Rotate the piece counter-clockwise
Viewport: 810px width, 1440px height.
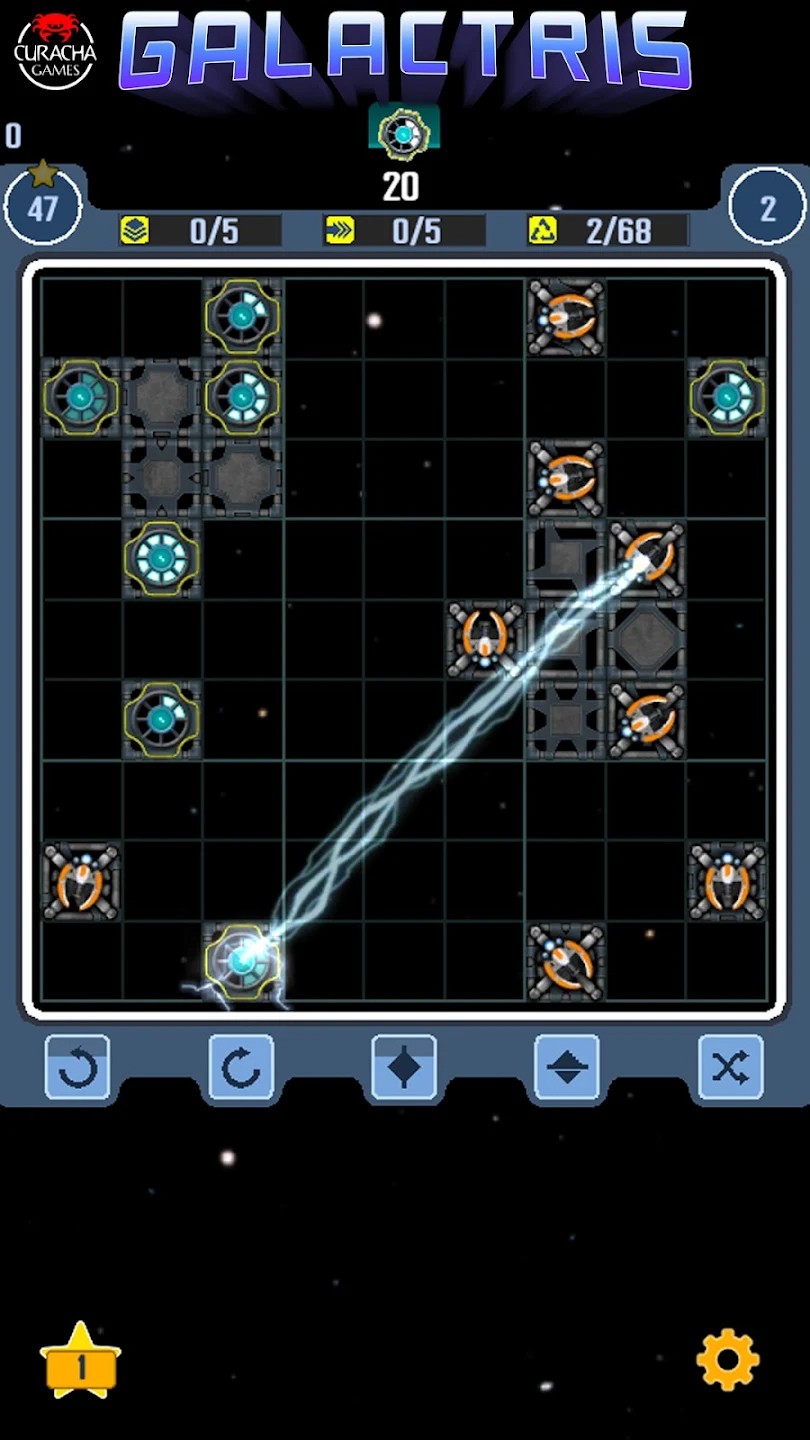click(x=78, y=1068)
